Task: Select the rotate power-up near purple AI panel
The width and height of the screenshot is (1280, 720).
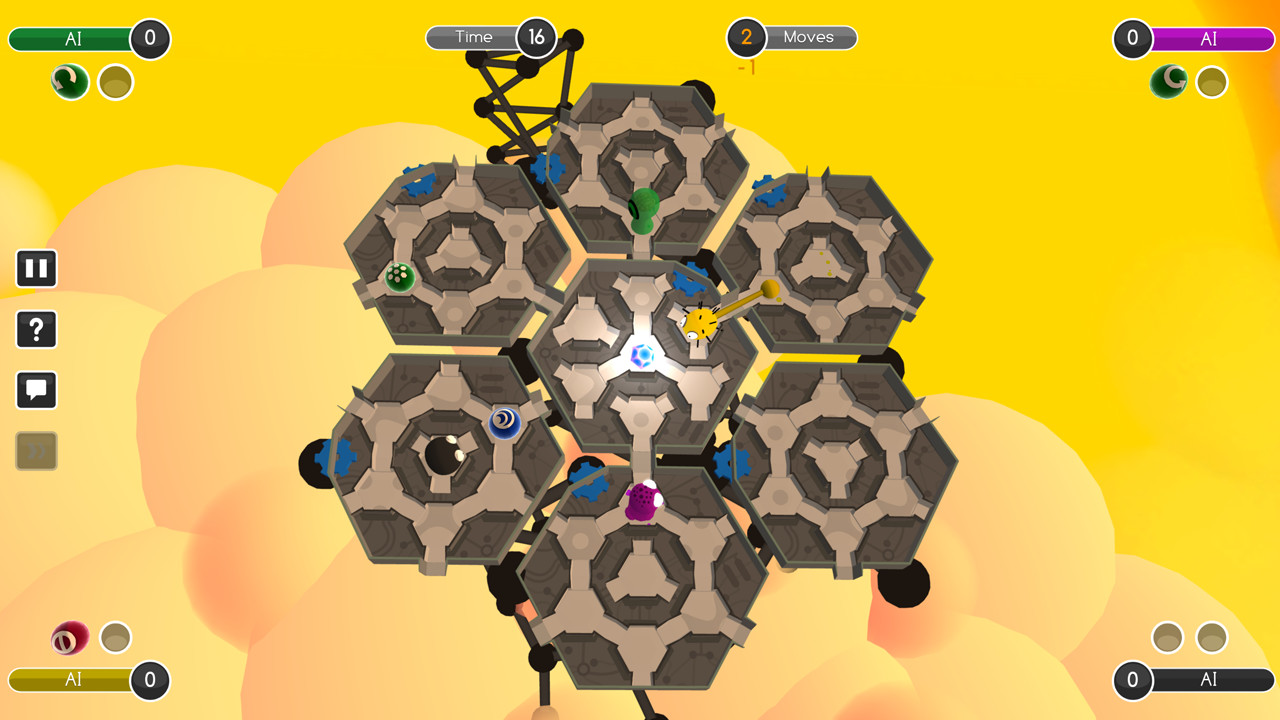Action: 1169,82
